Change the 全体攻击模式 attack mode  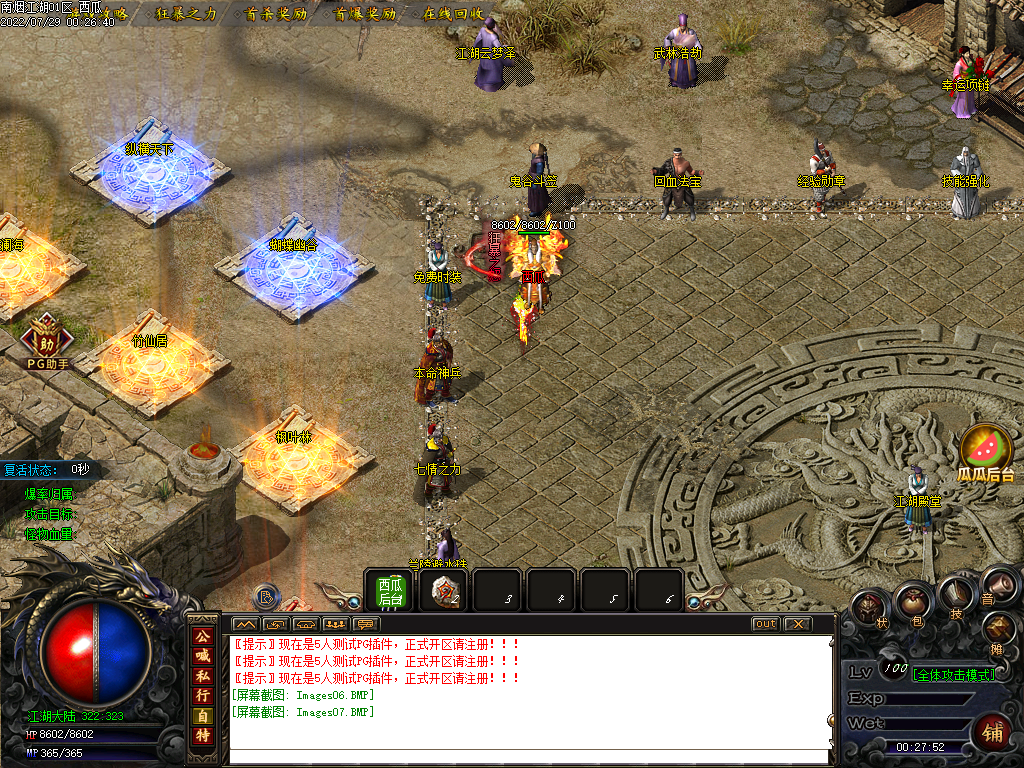point(953,675)
